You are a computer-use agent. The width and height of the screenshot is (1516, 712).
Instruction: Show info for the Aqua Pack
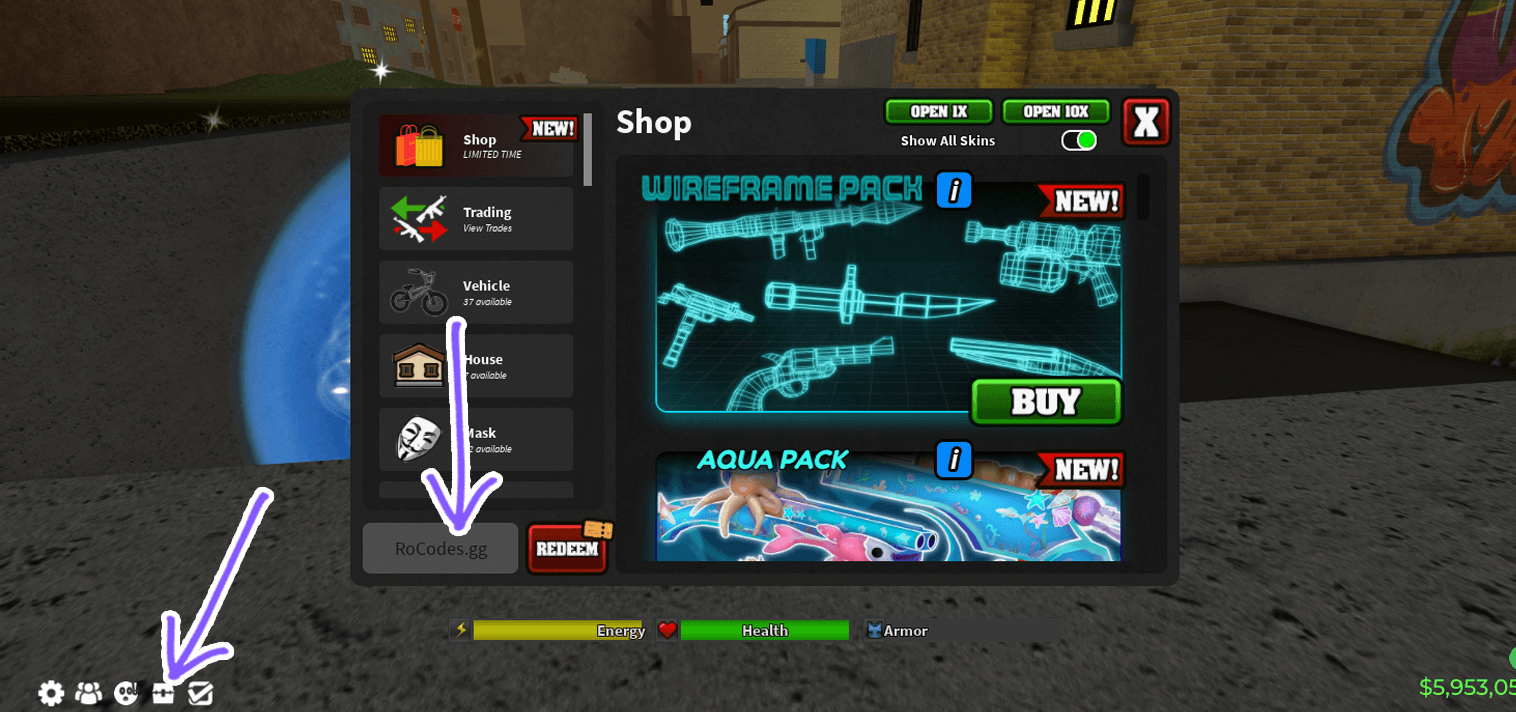pyautogui.click(x=954, y=459)
